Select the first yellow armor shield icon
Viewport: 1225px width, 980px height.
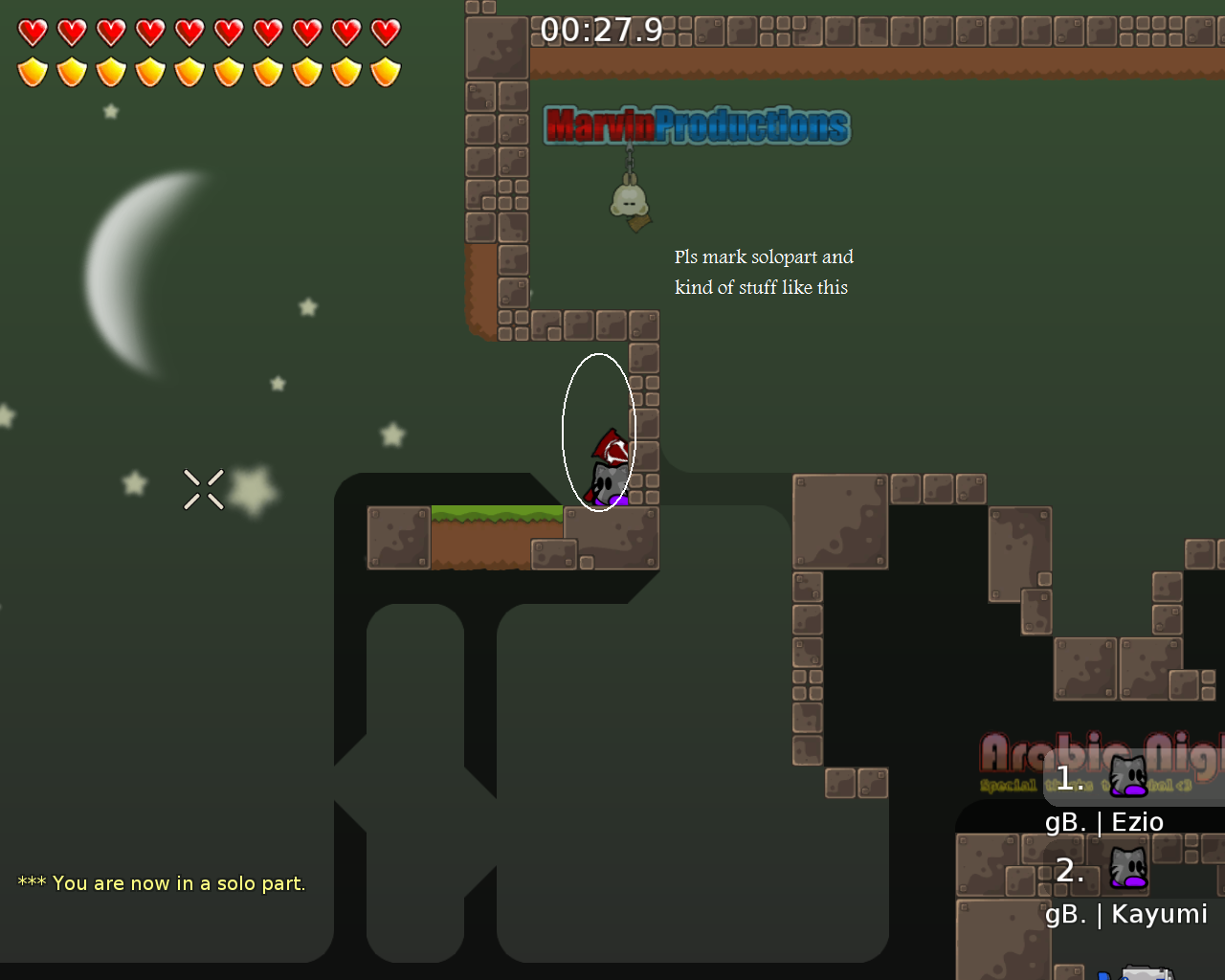click(x=32, y=69)
